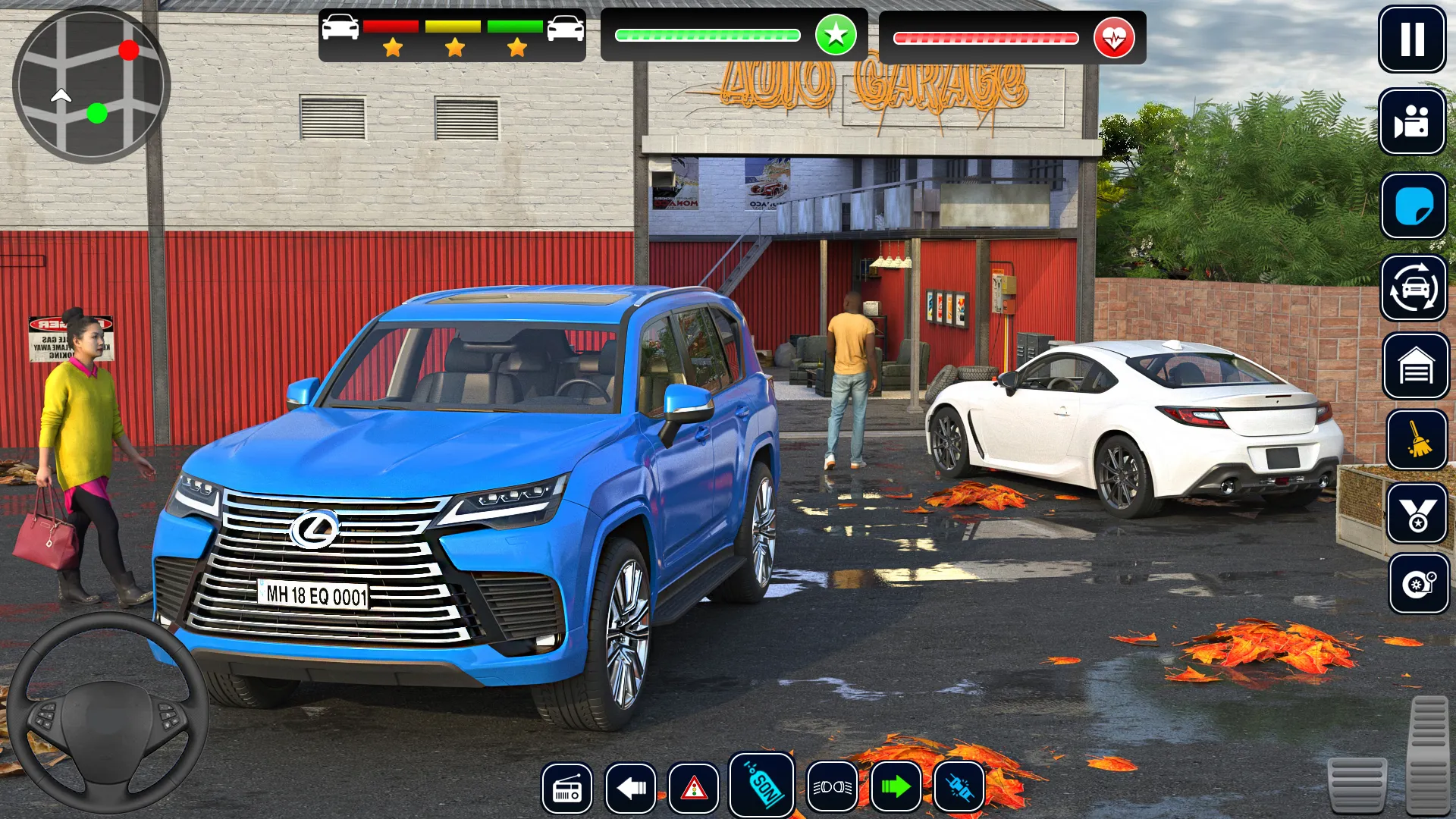Toggle the headlights
This screenshot has height=819, width=1456.
(832, 787)
